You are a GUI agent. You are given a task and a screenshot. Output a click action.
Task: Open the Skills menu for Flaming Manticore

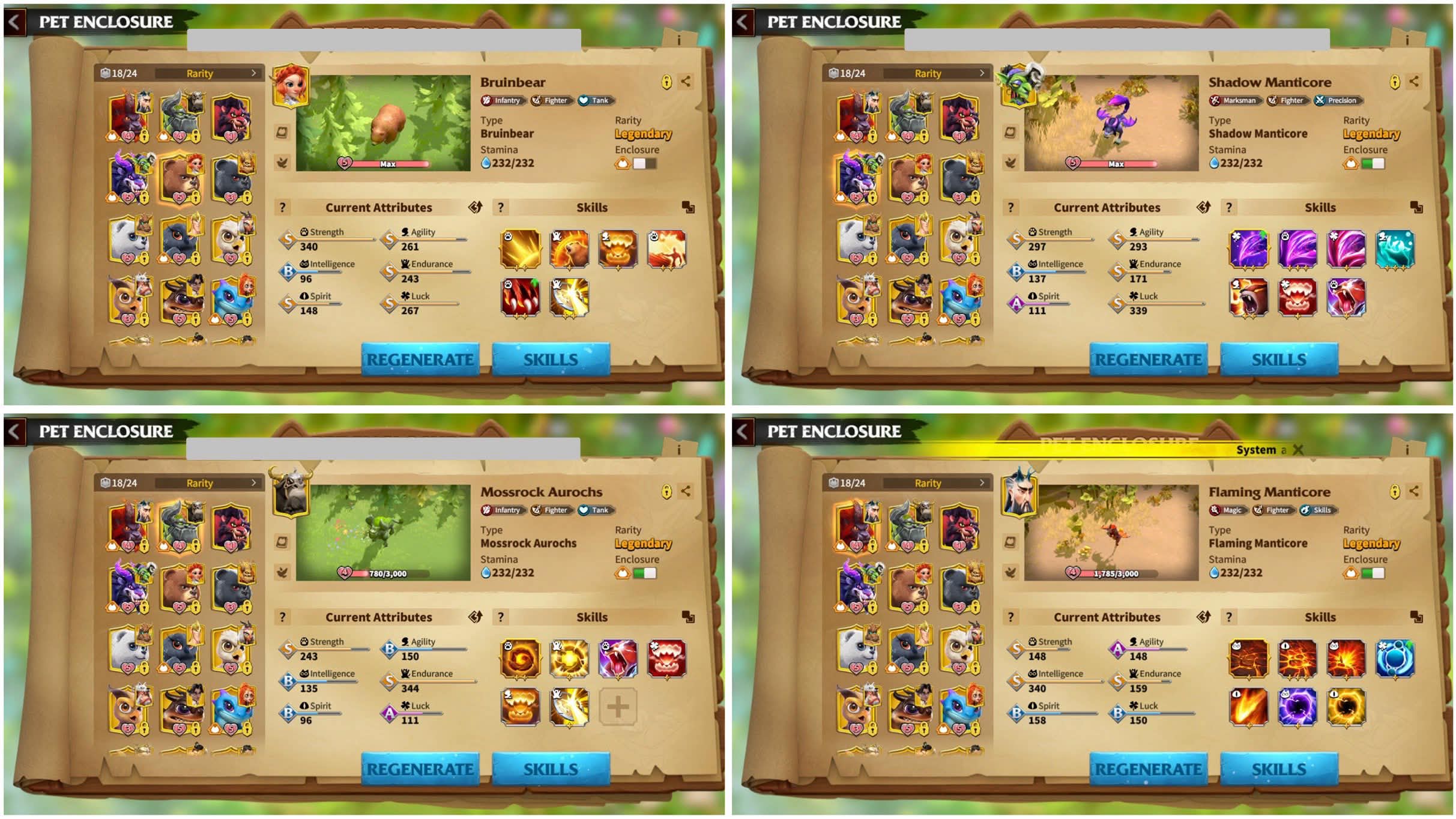point(1278,769)
